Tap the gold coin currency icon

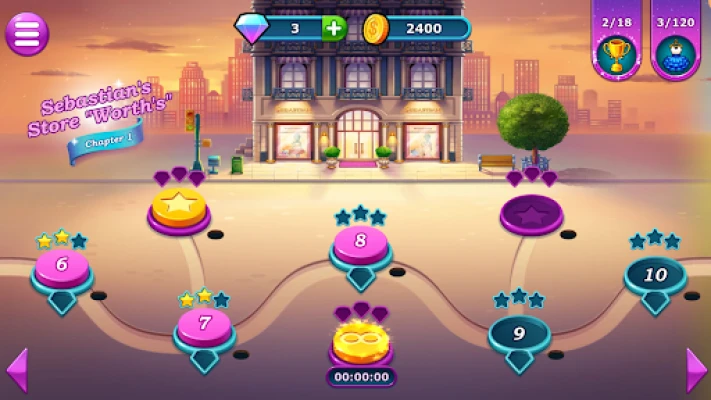pyautogui.click(x=375, y=28)
